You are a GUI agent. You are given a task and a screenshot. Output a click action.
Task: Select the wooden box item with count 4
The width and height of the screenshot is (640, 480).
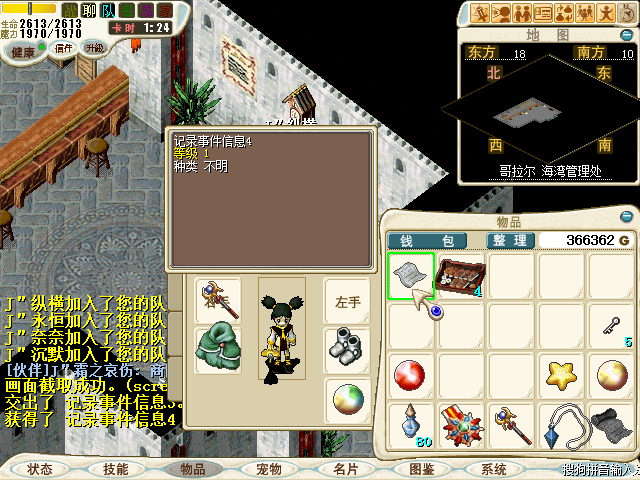click(461, 275)
